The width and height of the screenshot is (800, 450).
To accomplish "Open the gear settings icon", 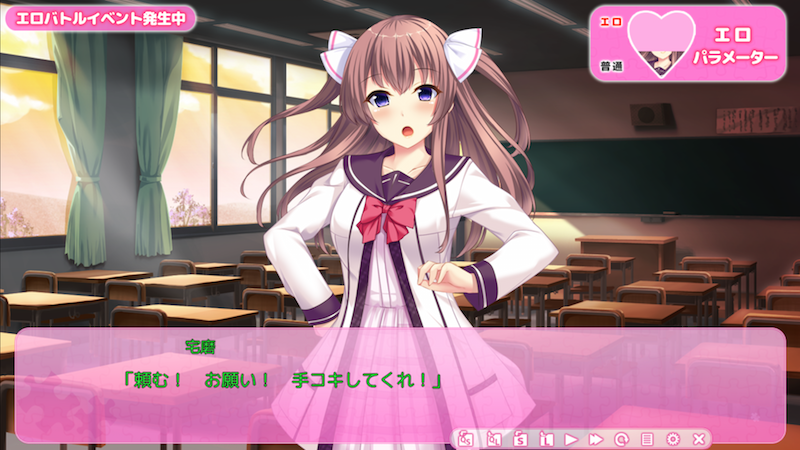I will (x=673, y=438).
